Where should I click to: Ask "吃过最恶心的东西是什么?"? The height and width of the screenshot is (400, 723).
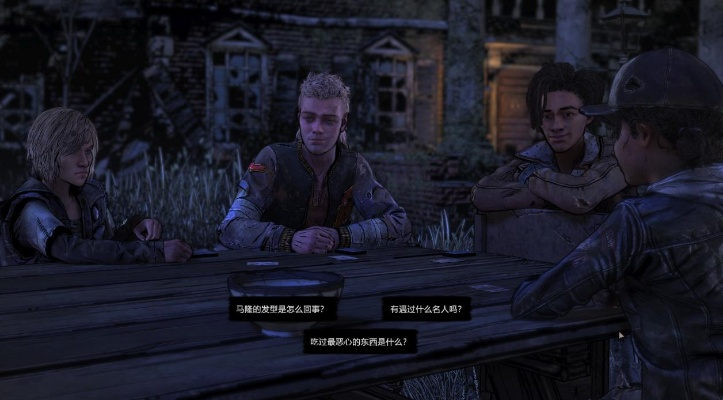(x=360, y=341)
